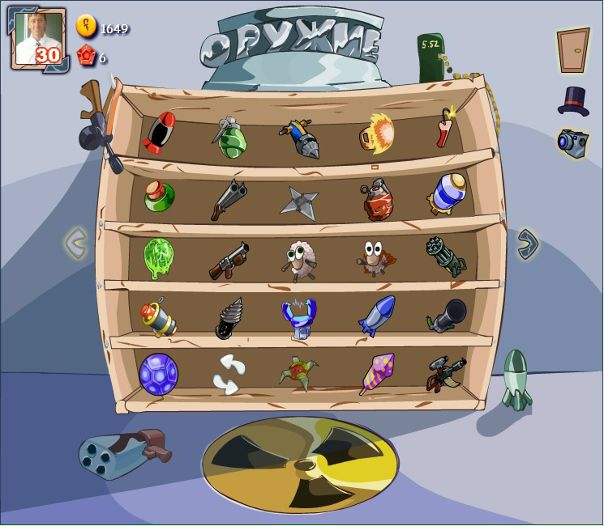This screenshot has height=526, width=604.
Task: Exit through the wooden door icon
Action: (x=573, y=49)
